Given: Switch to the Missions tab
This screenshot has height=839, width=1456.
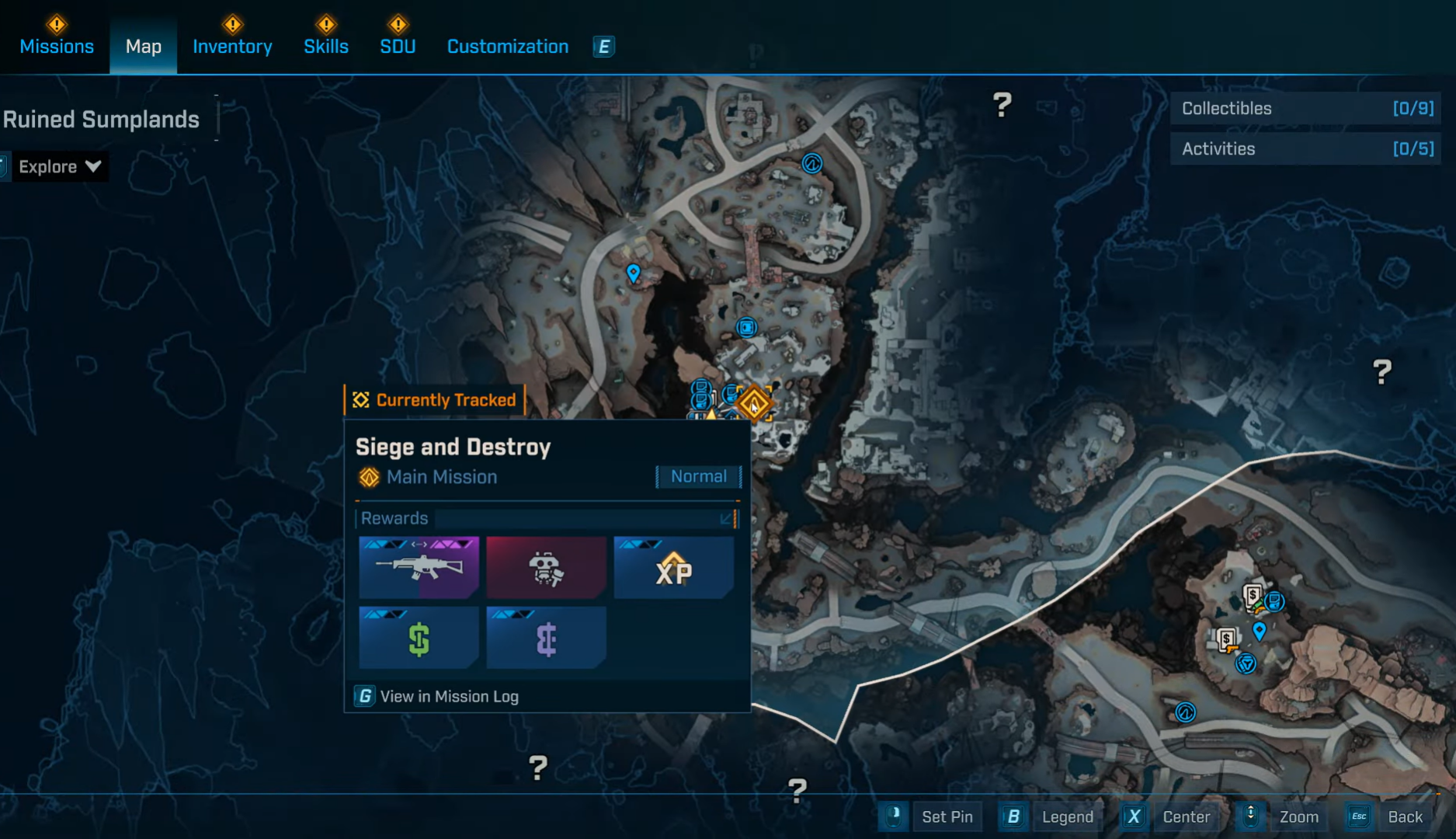Looking at the screenshot, I should tap(57, 47).
